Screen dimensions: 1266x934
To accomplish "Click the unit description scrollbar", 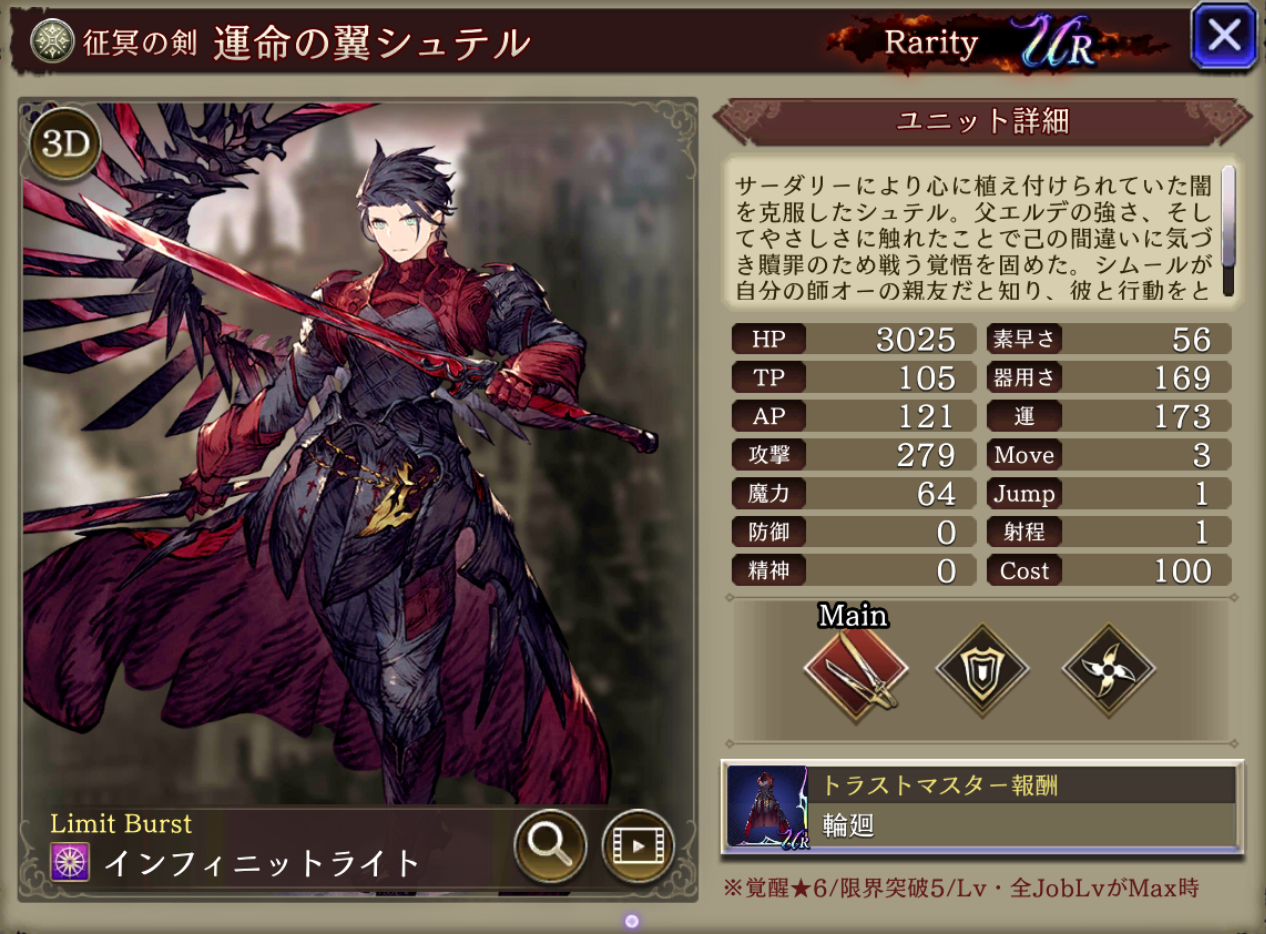I will pos(1228,230).
